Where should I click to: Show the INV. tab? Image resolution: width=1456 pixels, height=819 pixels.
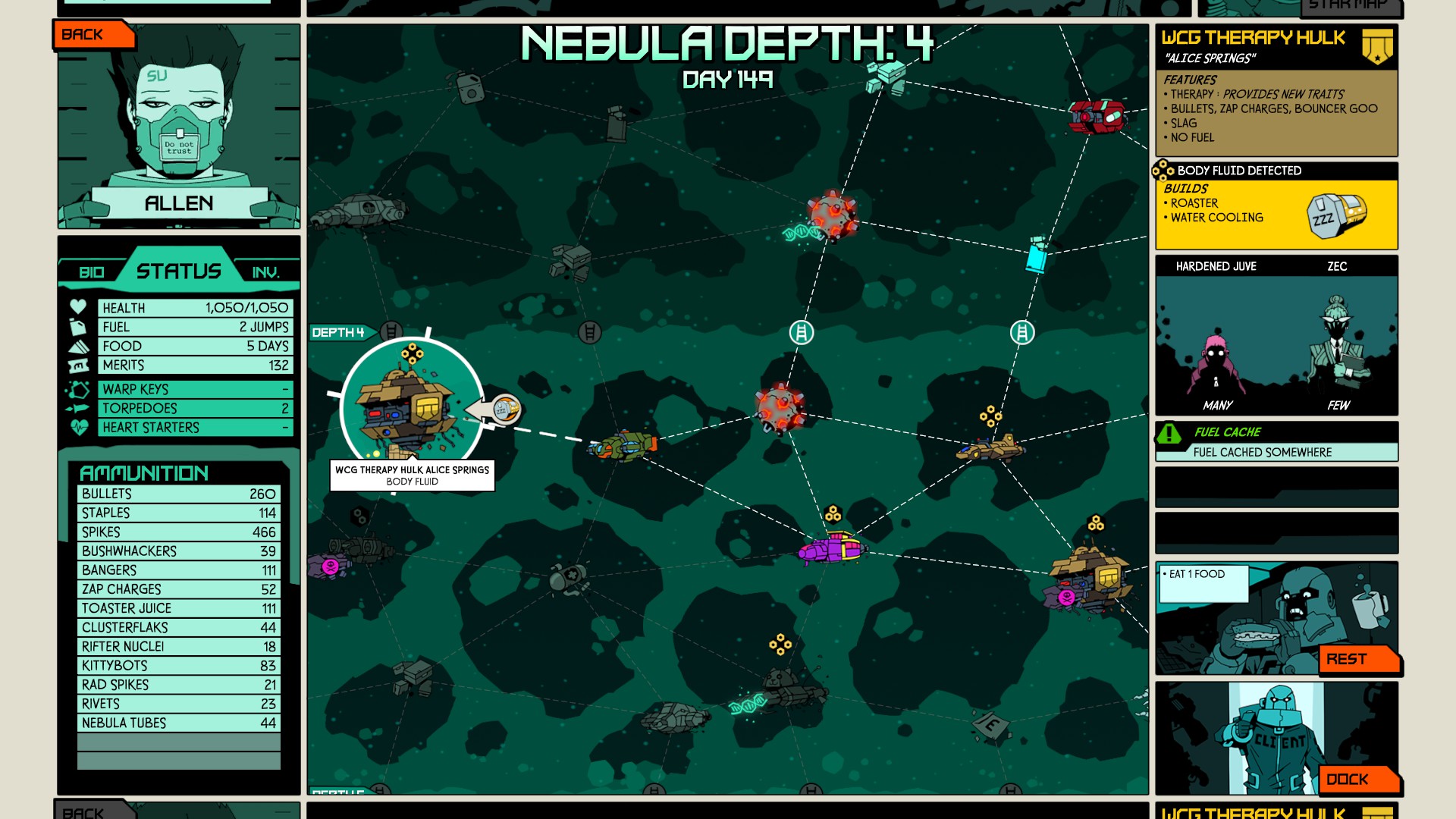click(x=265, y=272)
